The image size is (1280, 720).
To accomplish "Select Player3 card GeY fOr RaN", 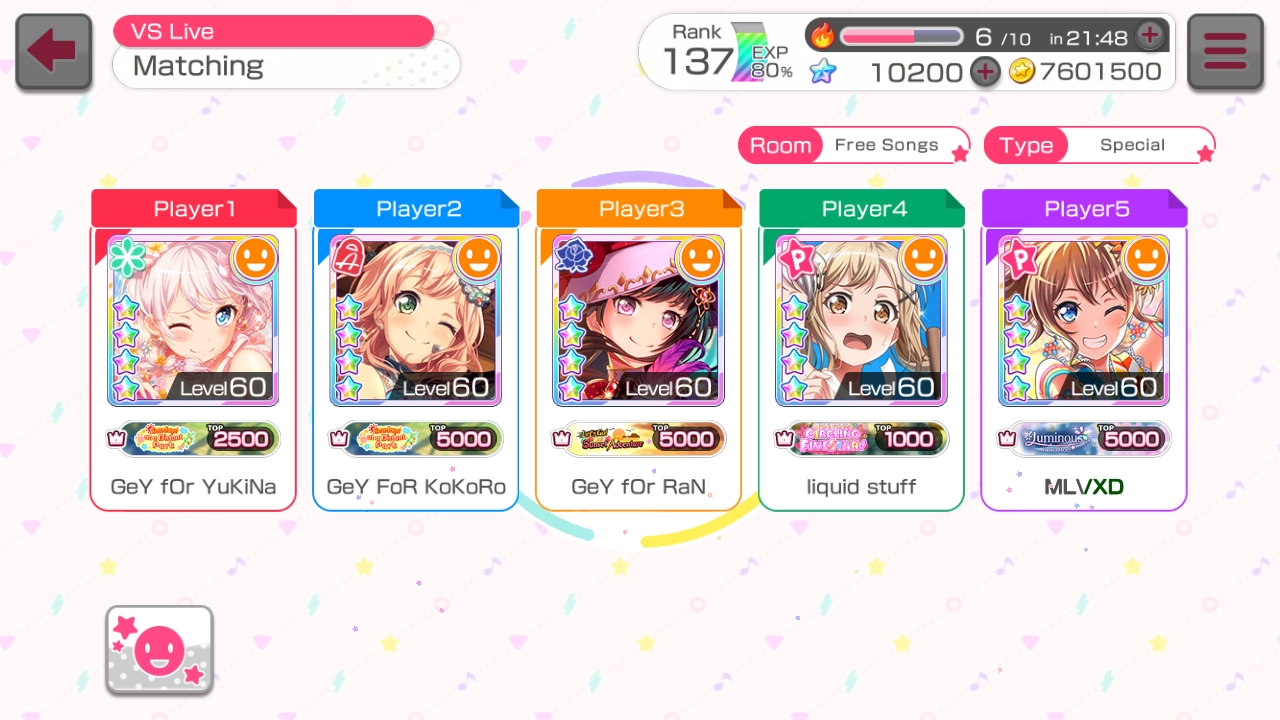I will pyautogui.click(x=639, y=350).
